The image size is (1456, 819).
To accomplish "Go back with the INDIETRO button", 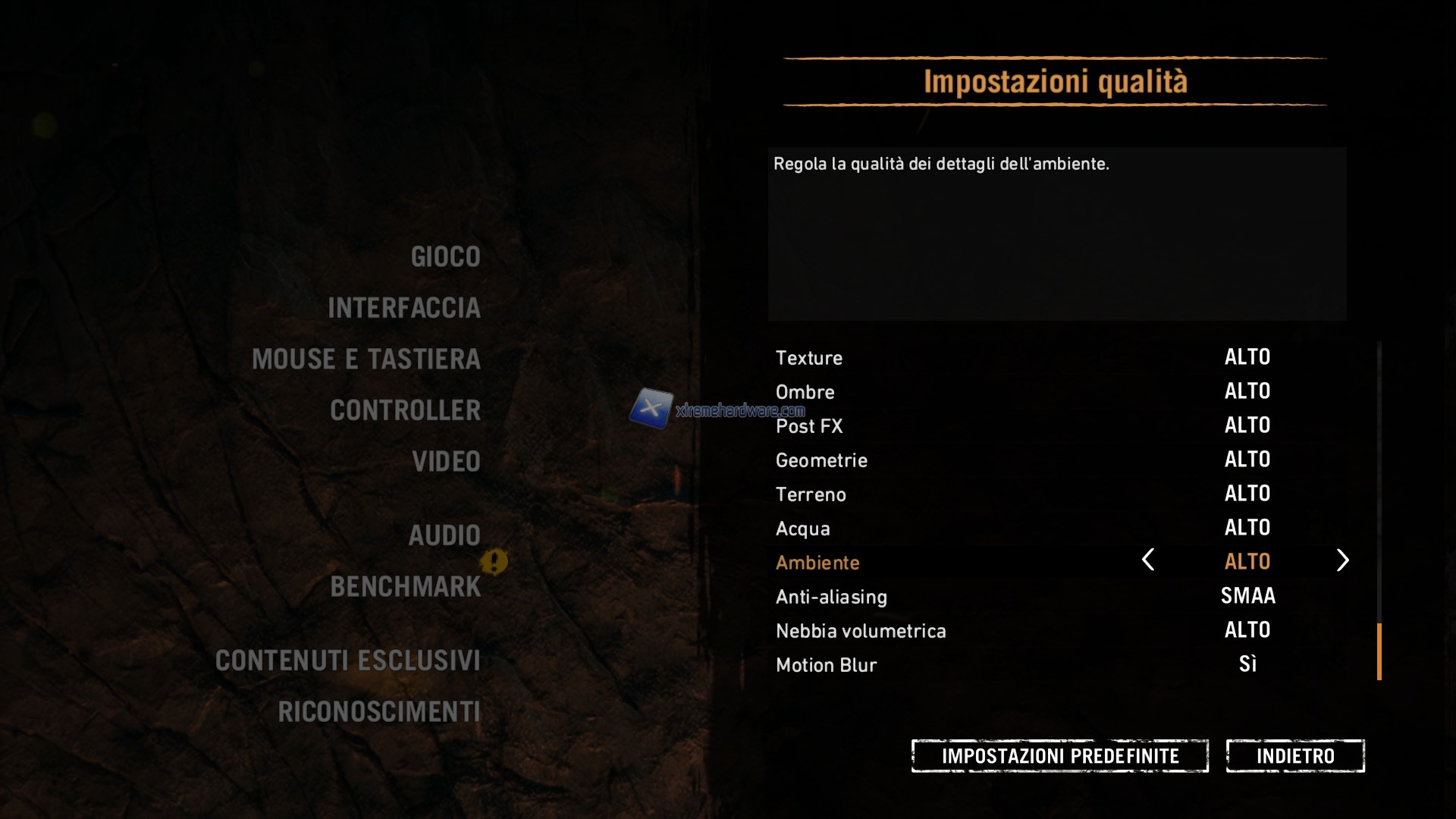I will (x=1295, y=756).
